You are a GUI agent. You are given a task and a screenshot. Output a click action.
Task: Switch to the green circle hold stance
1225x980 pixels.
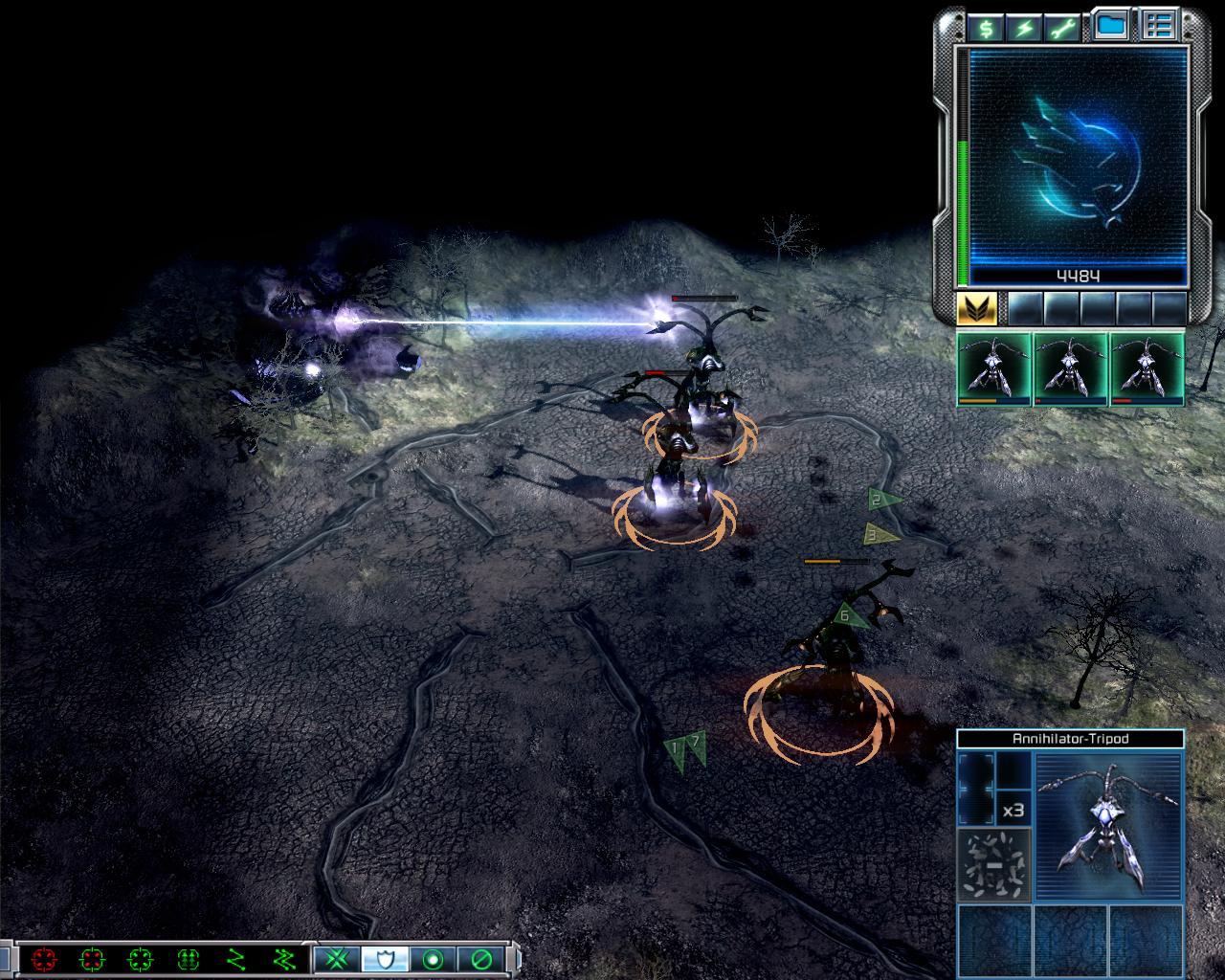coord(433,958)
